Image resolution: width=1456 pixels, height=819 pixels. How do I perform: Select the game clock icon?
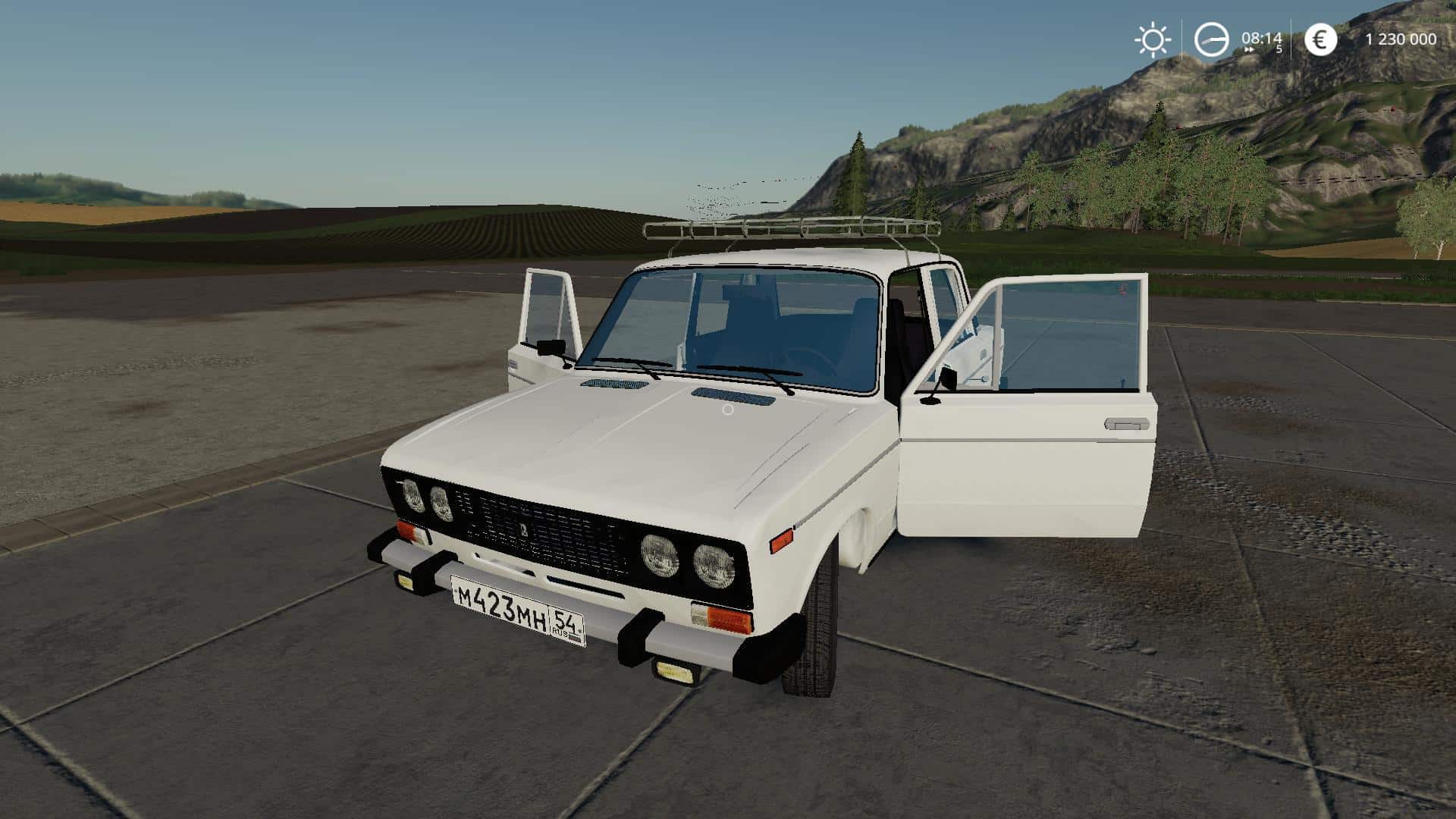[1211, 39]
